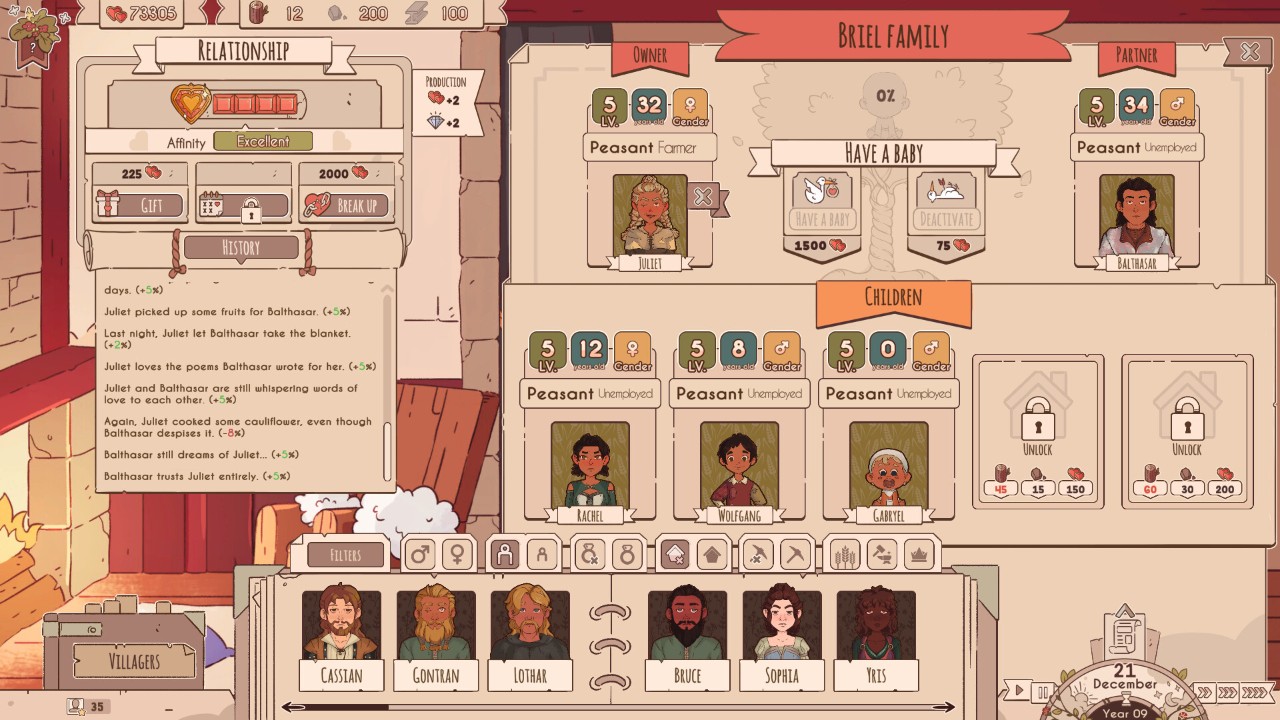Screen dimensions: 1280x720
Task: Remove Juliet with the X beside her portrait
Action: pos(704,198)
